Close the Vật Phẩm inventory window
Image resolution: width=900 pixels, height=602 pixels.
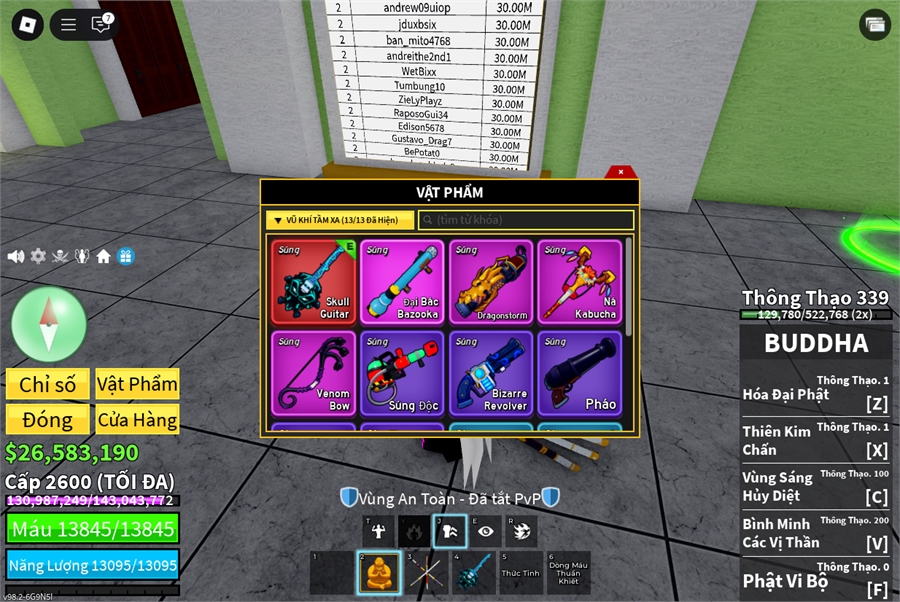point(621,172)
